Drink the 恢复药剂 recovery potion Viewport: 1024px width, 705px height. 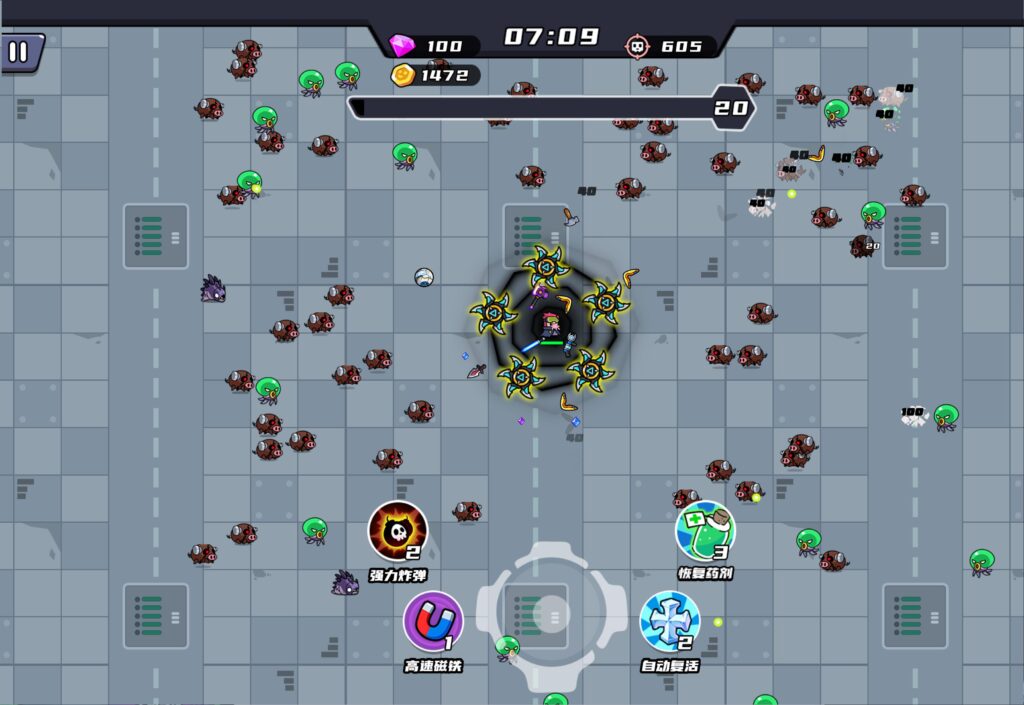click(705, 531)
